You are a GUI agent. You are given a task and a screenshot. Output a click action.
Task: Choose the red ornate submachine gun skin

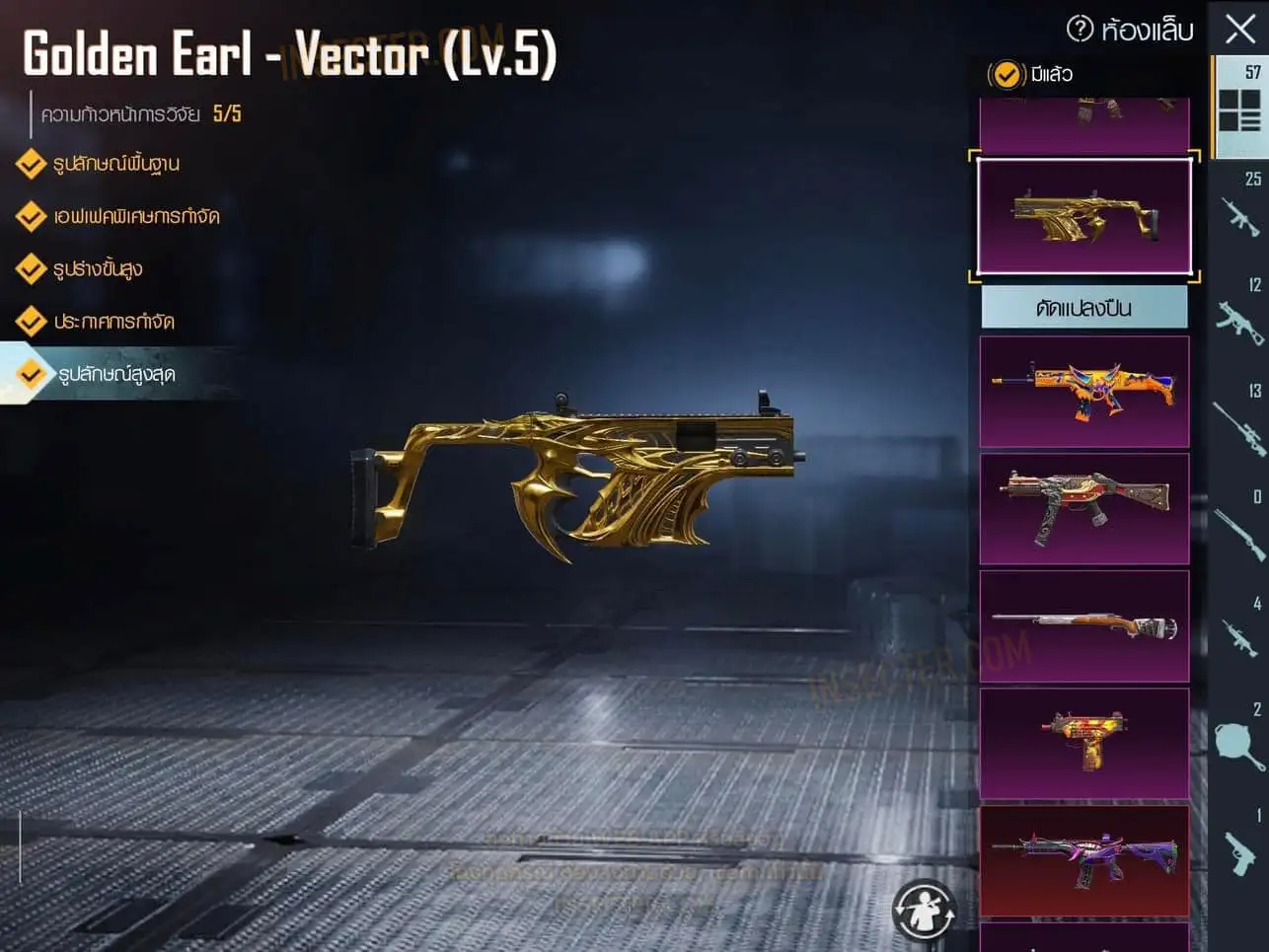pos(1083,508)
